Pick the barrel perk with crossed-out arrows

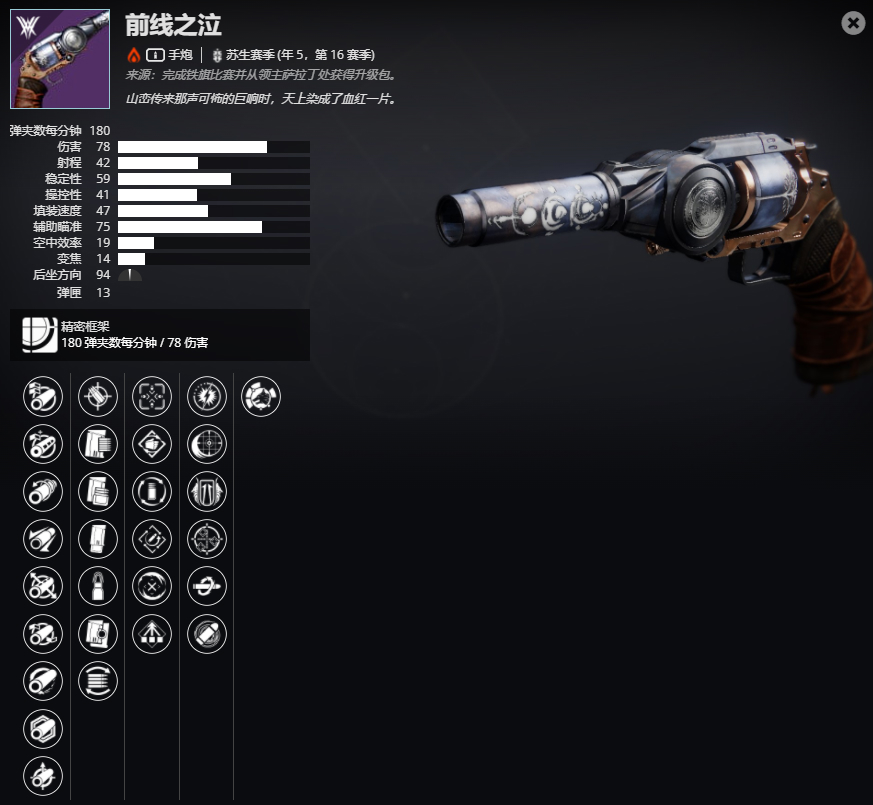43,587
